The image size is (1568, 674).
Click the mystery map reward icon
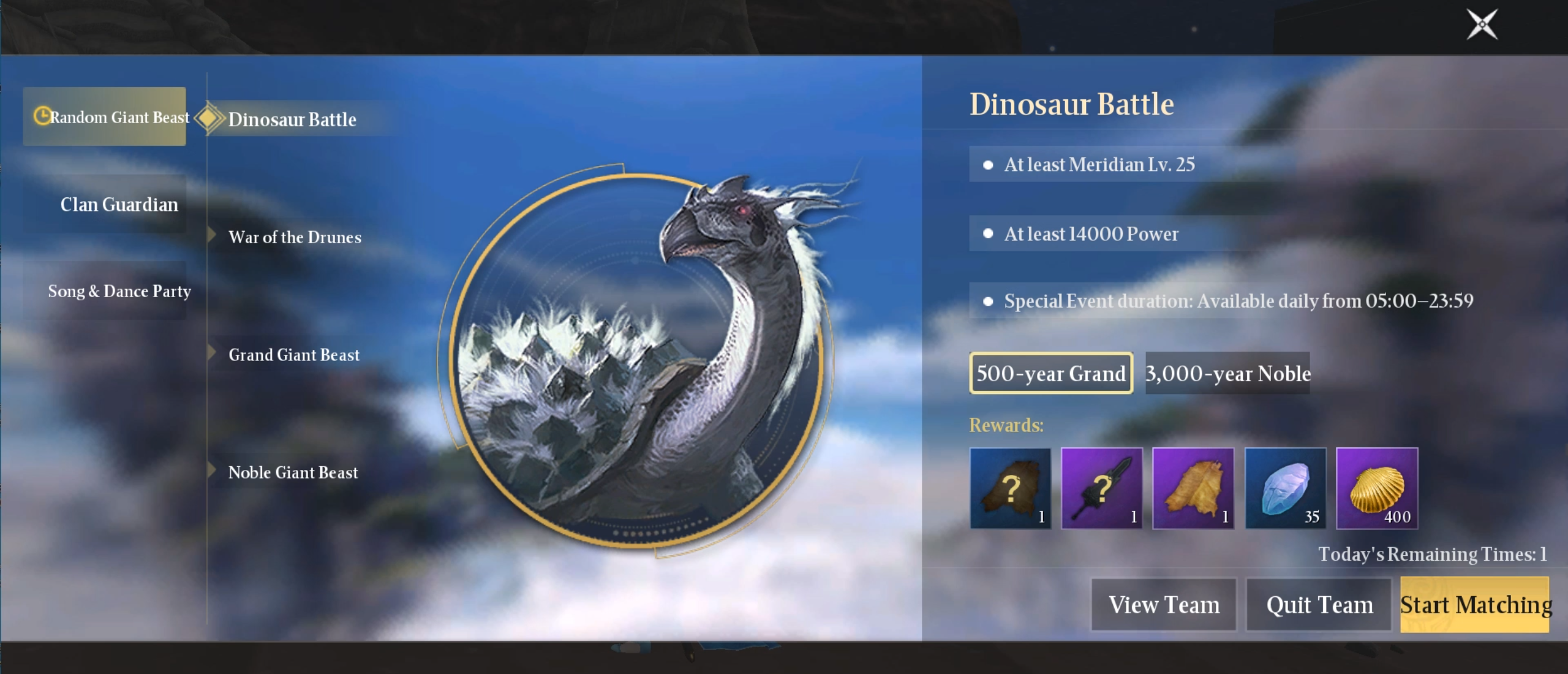(x=1011, y=489)
